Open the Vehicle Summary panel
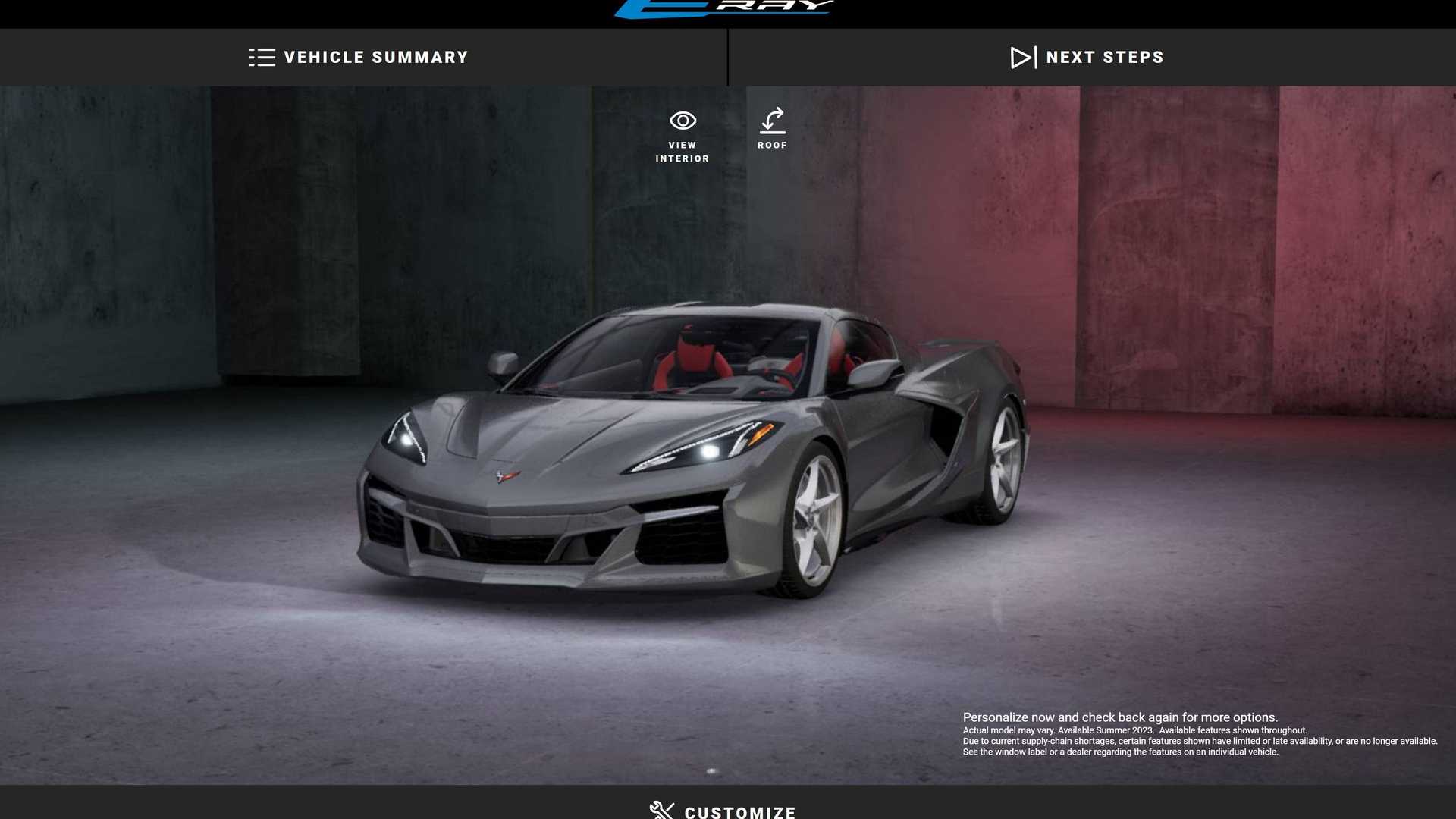Viewport: 1456px width, 819px height. [359, 58]
